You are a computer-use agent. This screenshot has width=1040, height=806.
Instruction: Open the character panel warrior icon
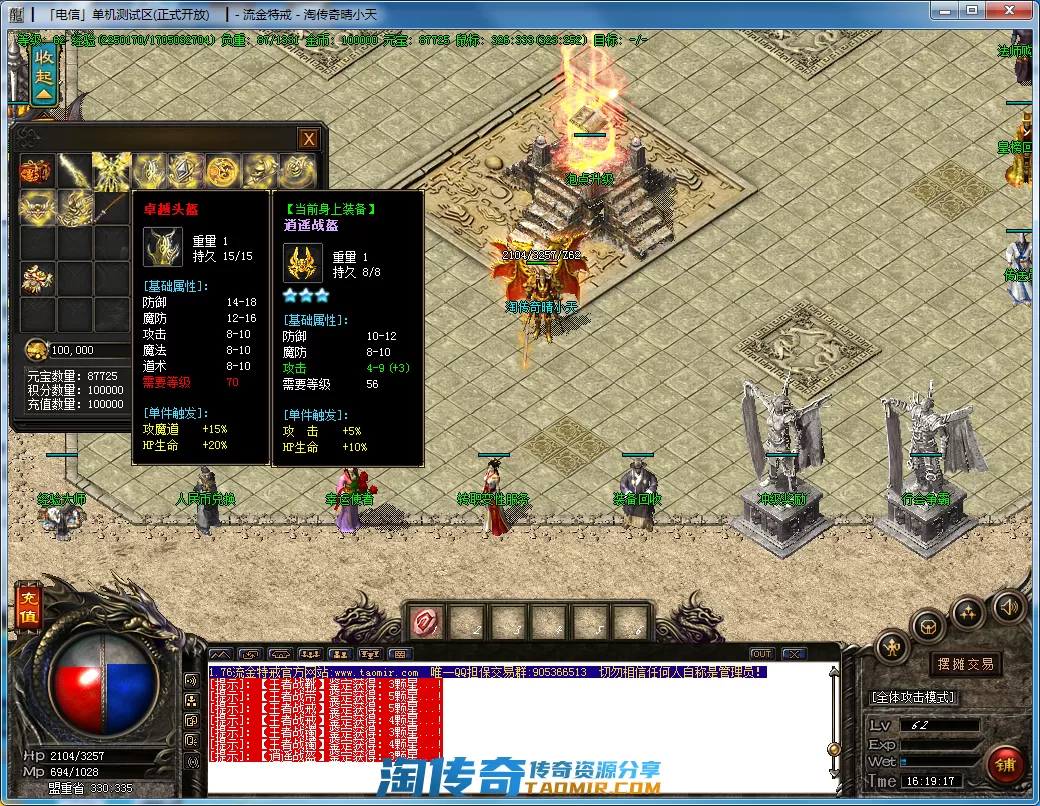pyautogui.click(x=892, y=649)
